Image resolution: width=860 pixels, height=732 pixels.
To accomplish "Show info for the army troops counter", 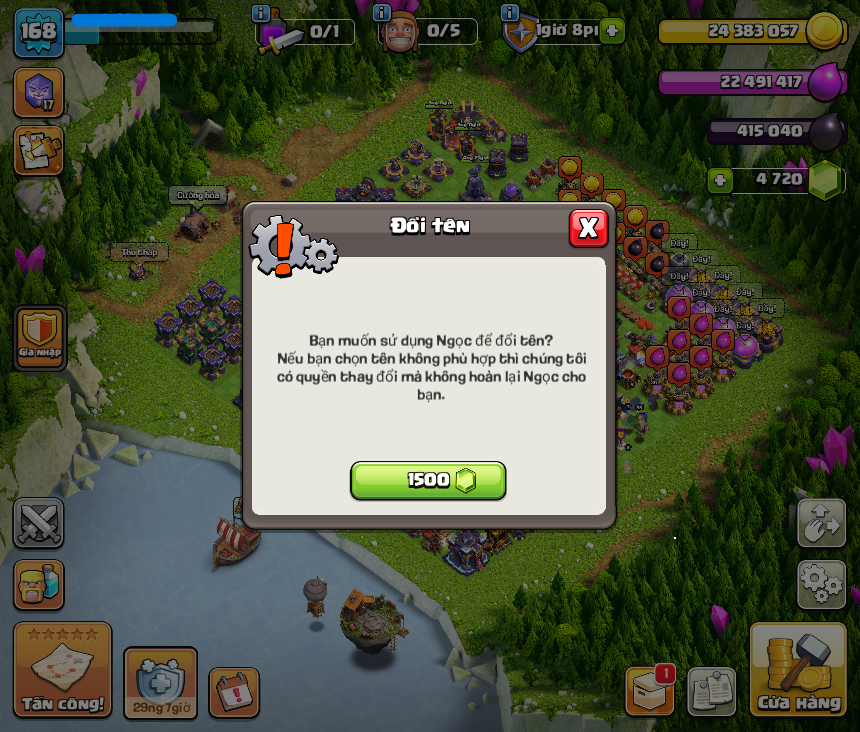I will [261, 14].
